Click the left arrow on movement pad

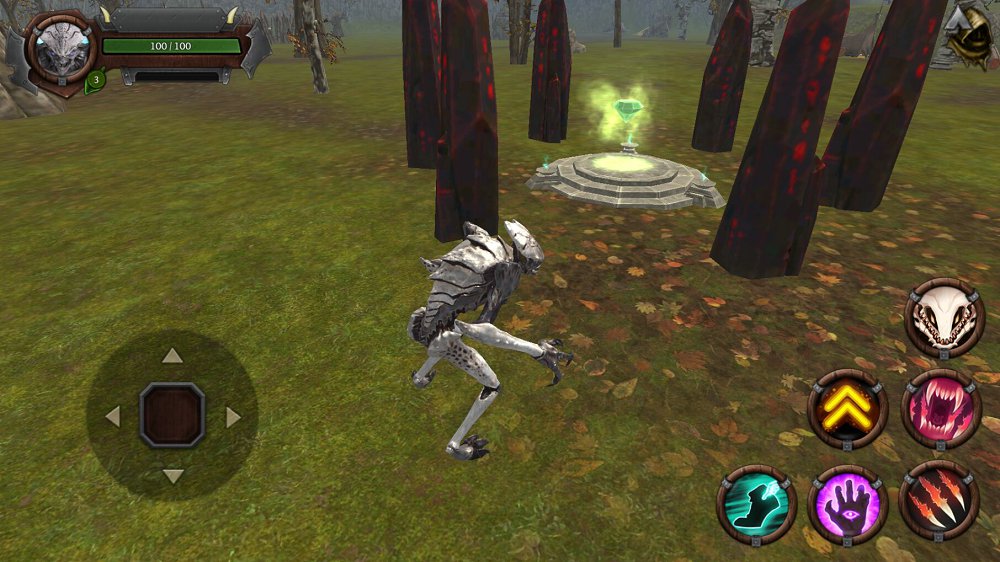coord(112,416)
